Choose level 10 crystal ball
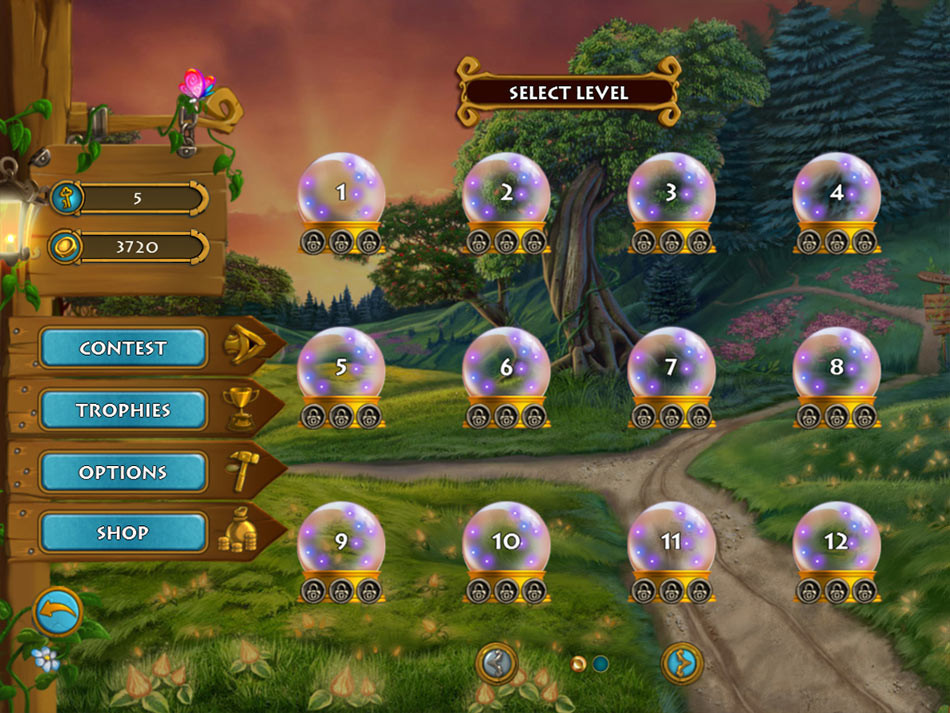 click(506, 542)
